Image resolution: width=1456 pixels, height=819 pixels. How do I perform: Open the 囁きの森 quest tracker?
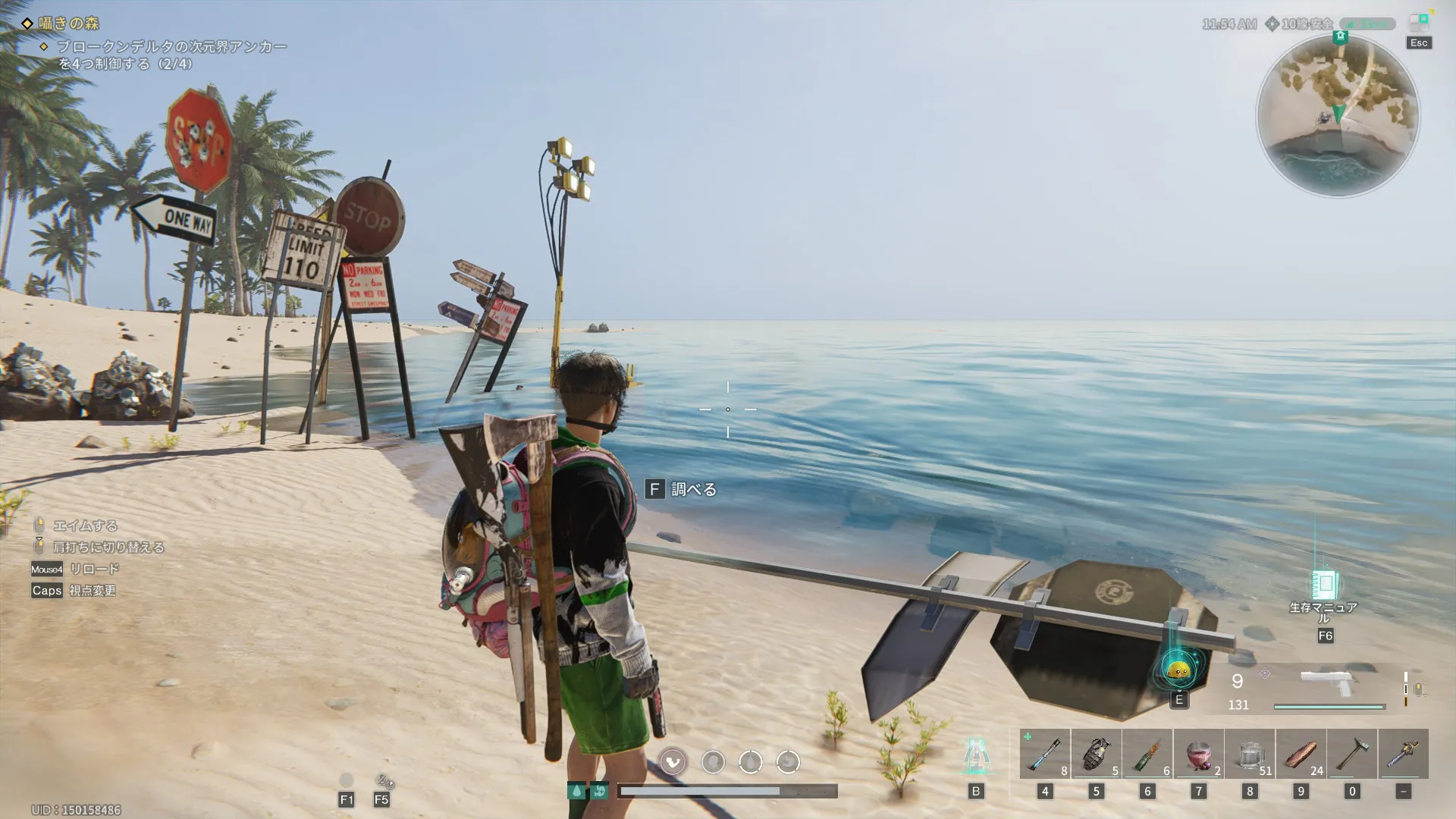click(70, 24)
